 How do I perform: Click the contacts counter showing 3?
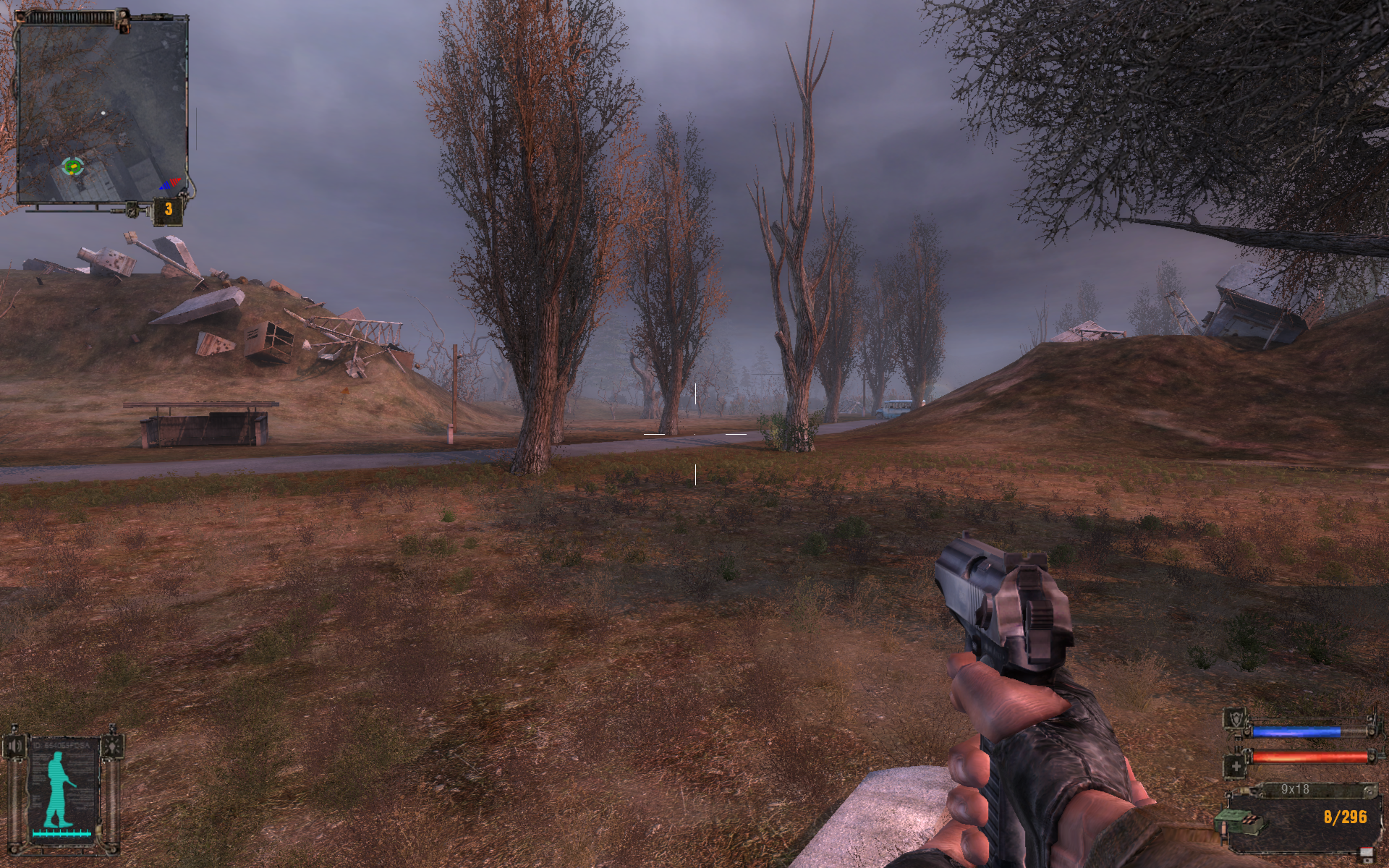click(168, 210)
